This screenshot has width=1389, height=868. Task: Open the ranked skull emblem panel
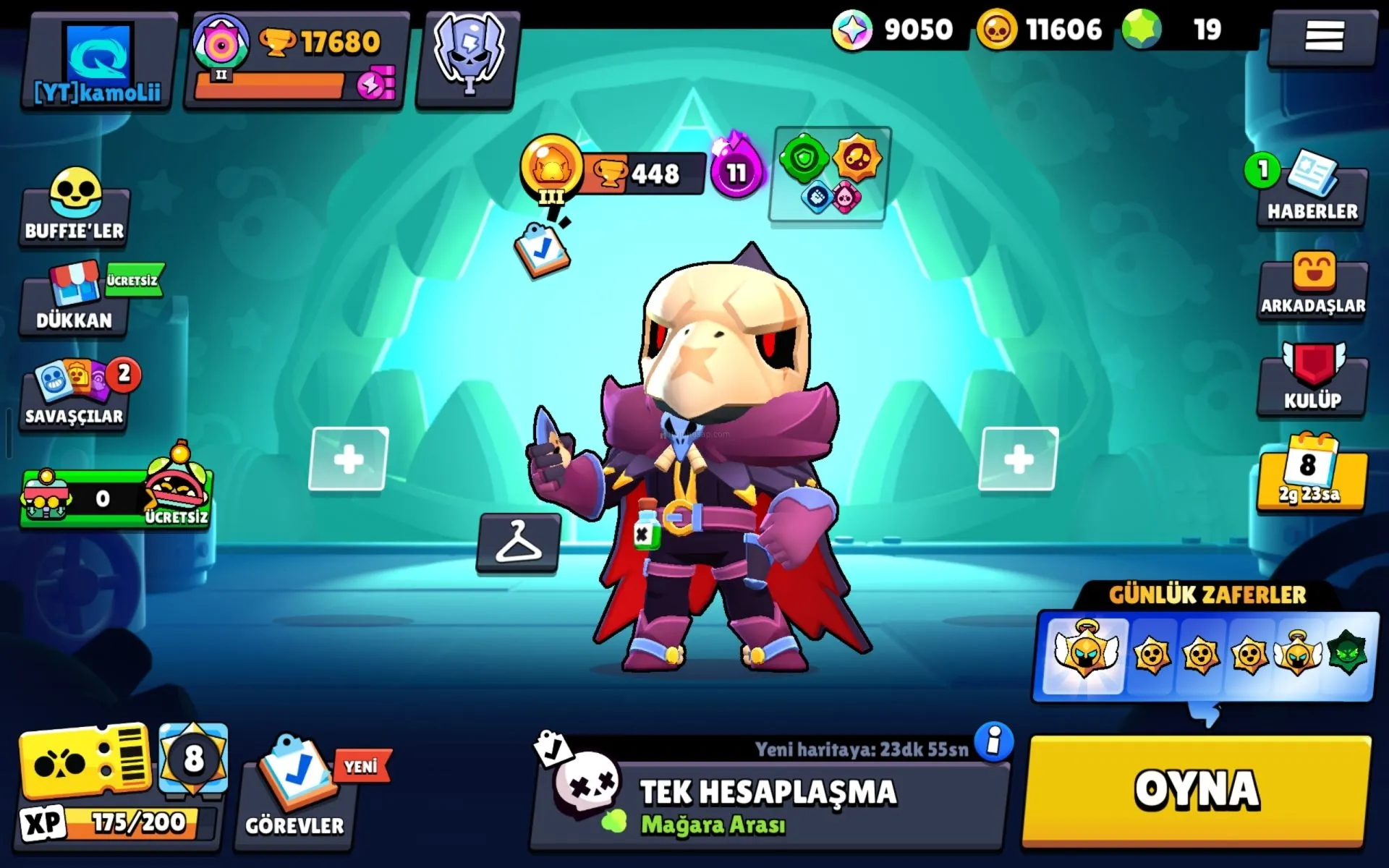click(468, 59)
